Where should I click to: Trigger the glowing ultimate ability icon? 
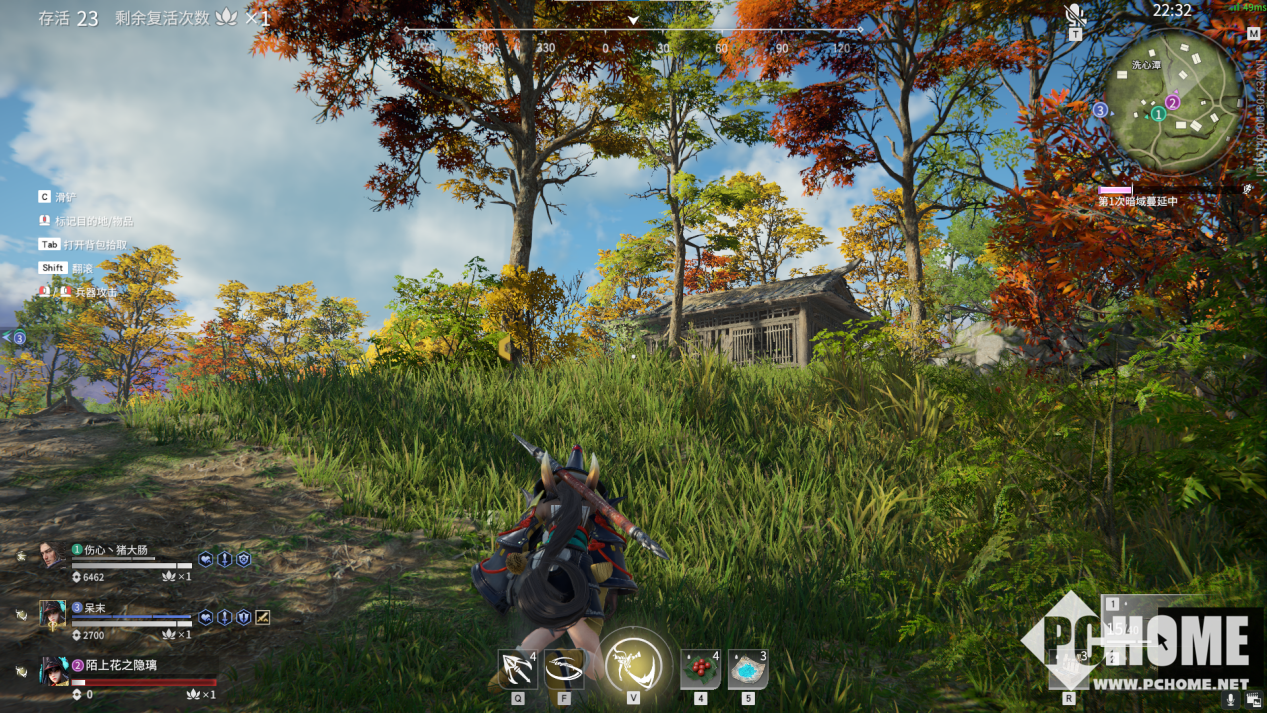click(x=633, y=664)
